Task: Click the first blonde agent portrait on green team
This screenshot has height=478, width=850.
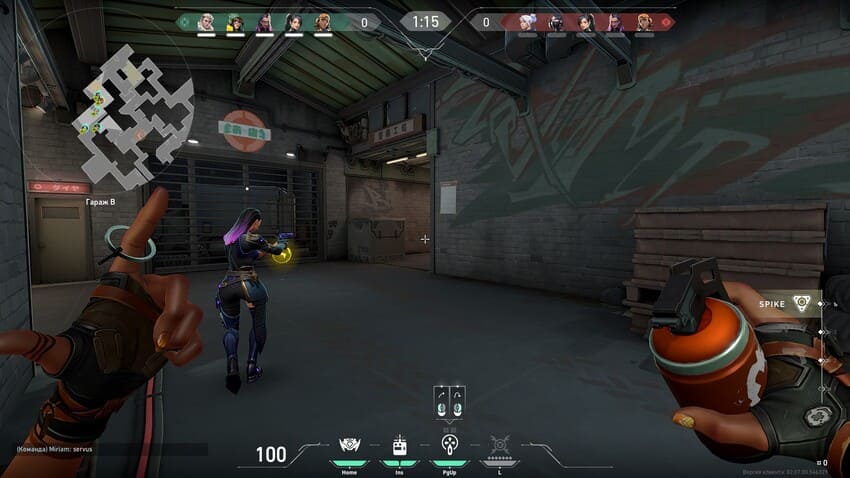Action: point(207,22)
